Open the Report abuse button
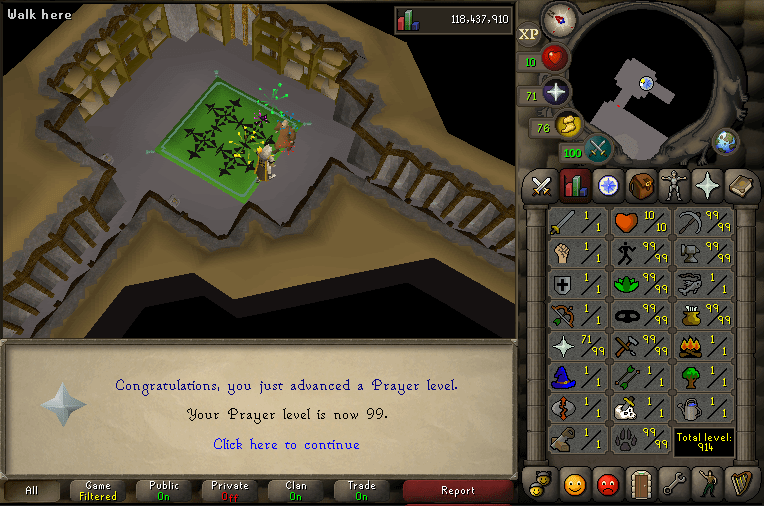The height and width of the screenshot is (506, 764). click(458, 491)
